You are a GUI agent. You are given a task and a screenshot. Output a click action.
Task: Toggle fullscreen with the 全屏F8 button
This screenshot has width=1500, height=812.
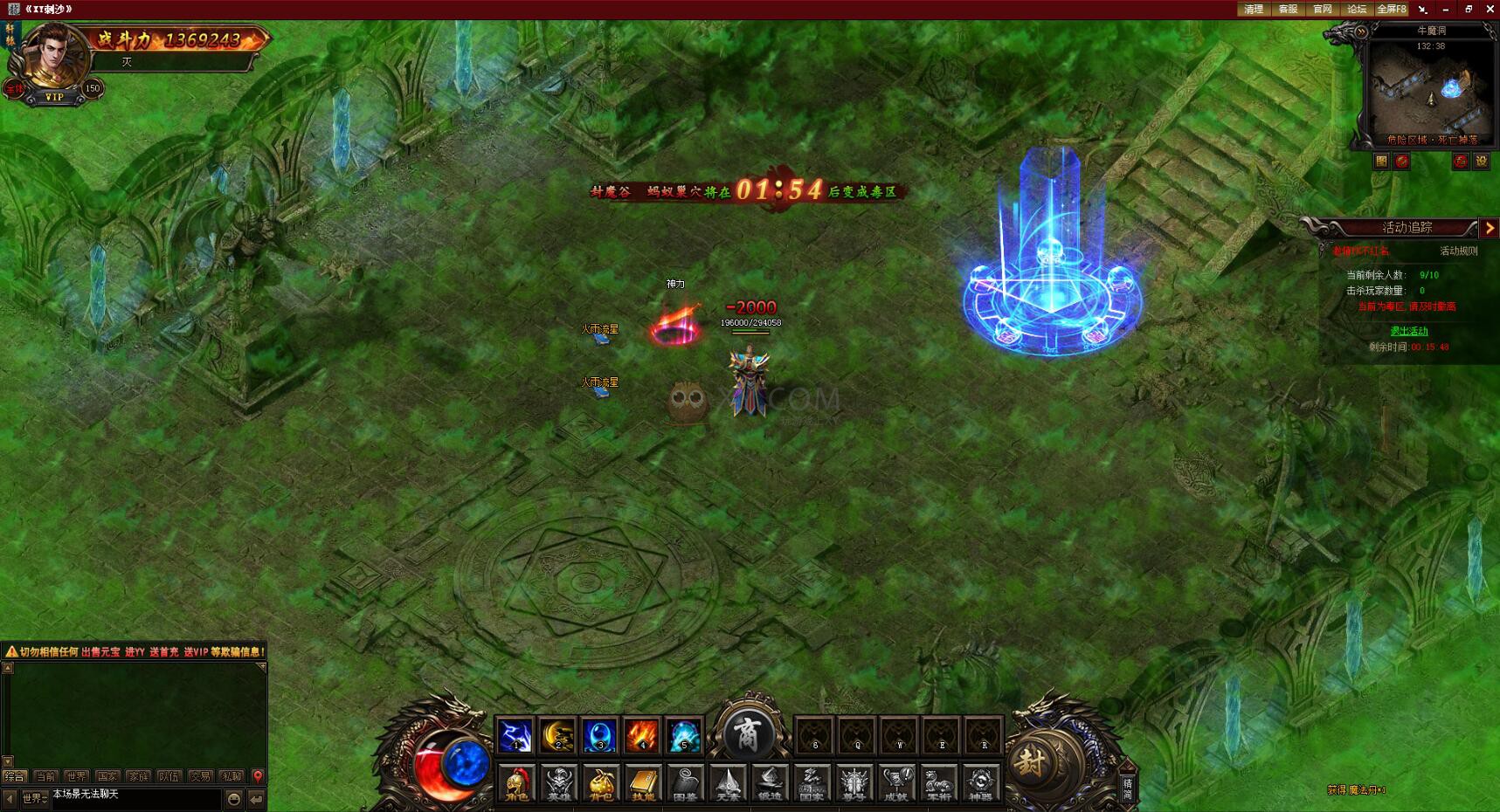tap(1391, 10)
